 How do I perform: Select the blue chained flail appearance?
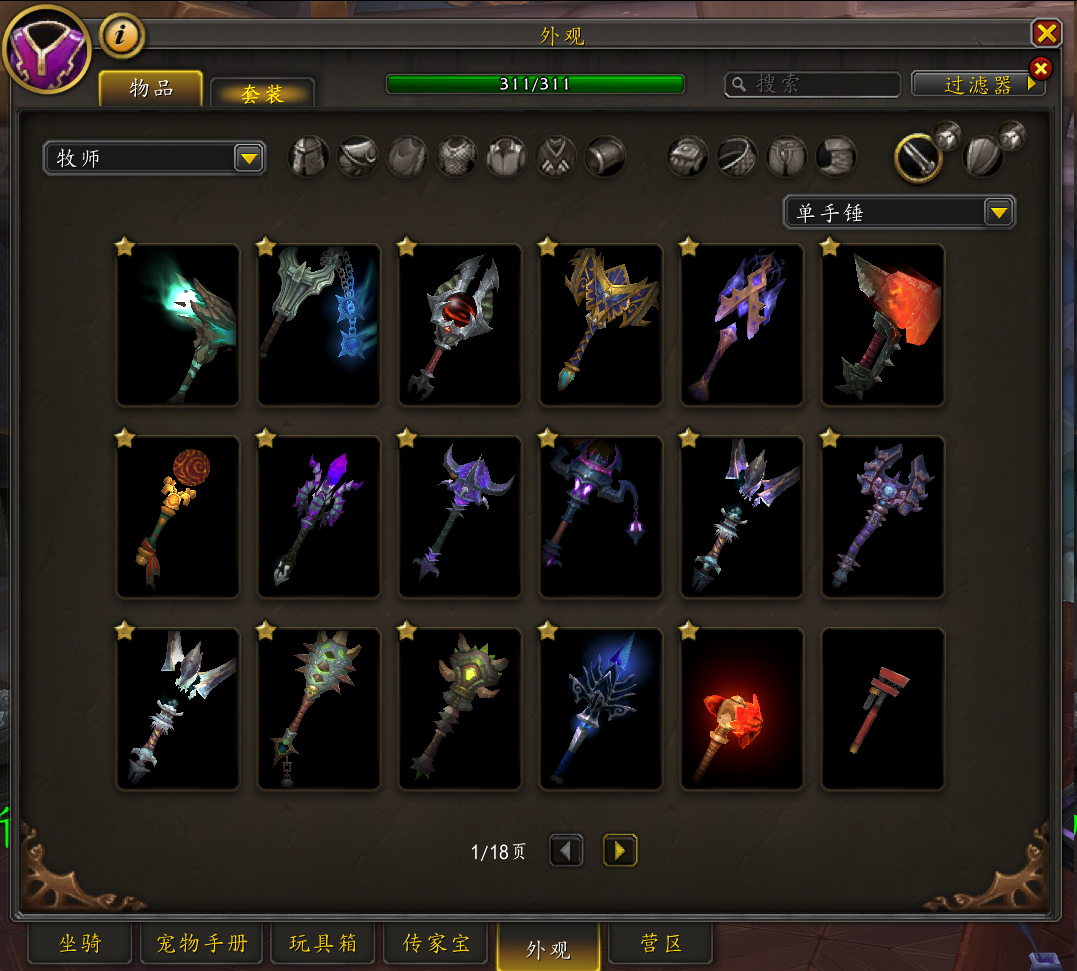pos(319,325)
